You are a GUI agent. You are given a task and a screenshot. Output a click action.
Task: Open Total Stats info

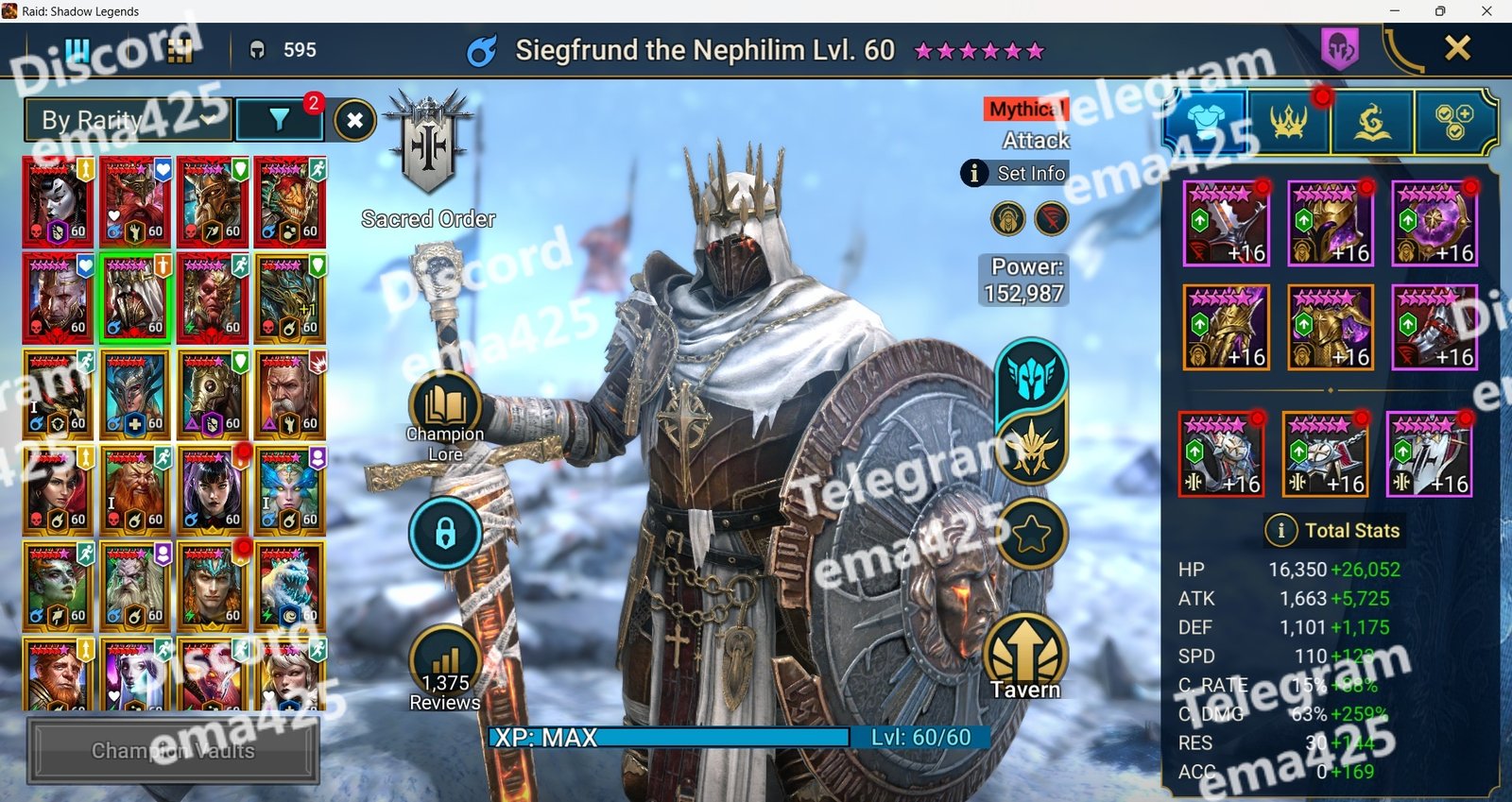tap(1334, 530)
